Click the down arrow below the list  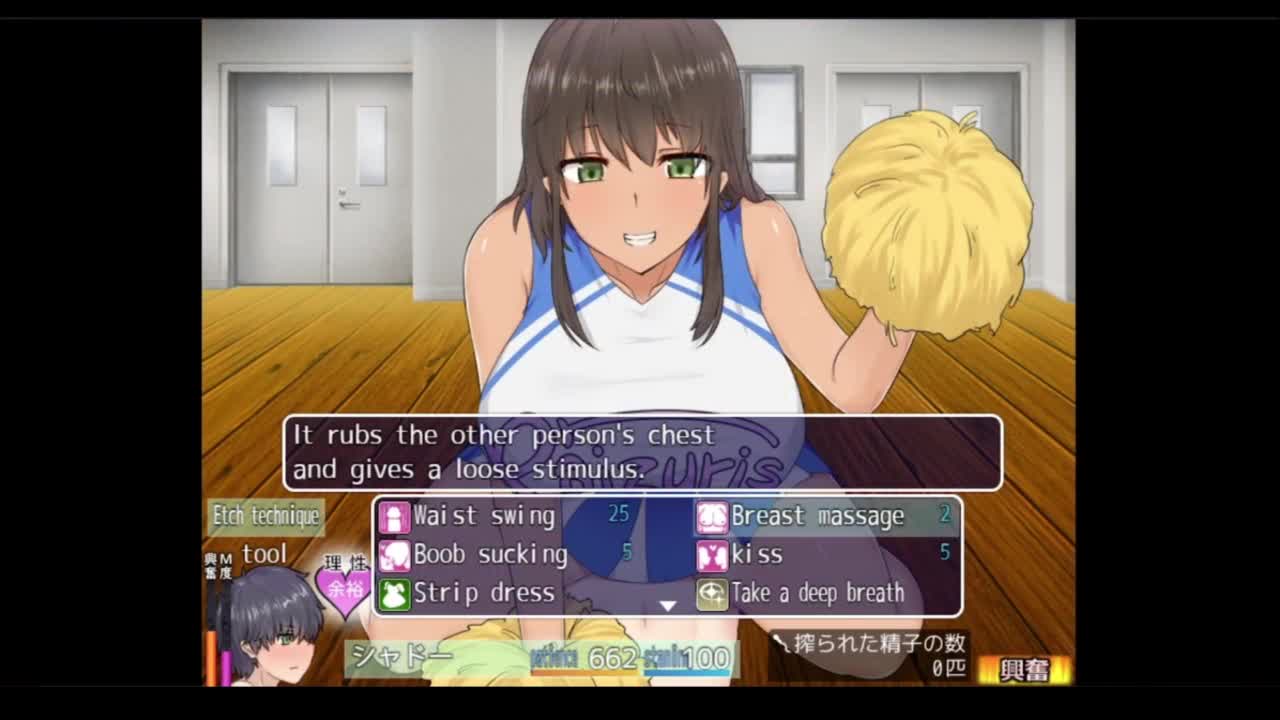tap(668, 606)
